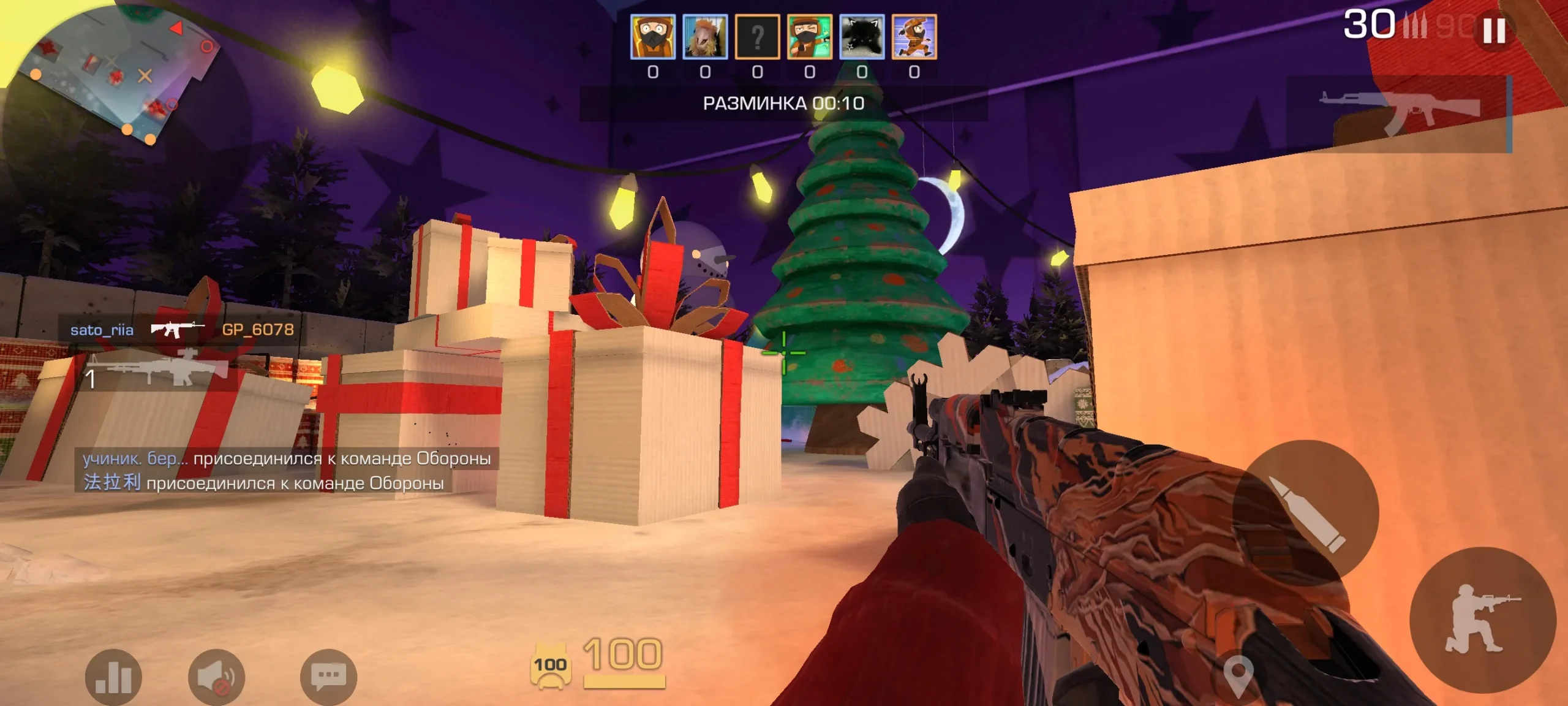
Task: Tap the map pin marker button
Action: pos(1238,675)
